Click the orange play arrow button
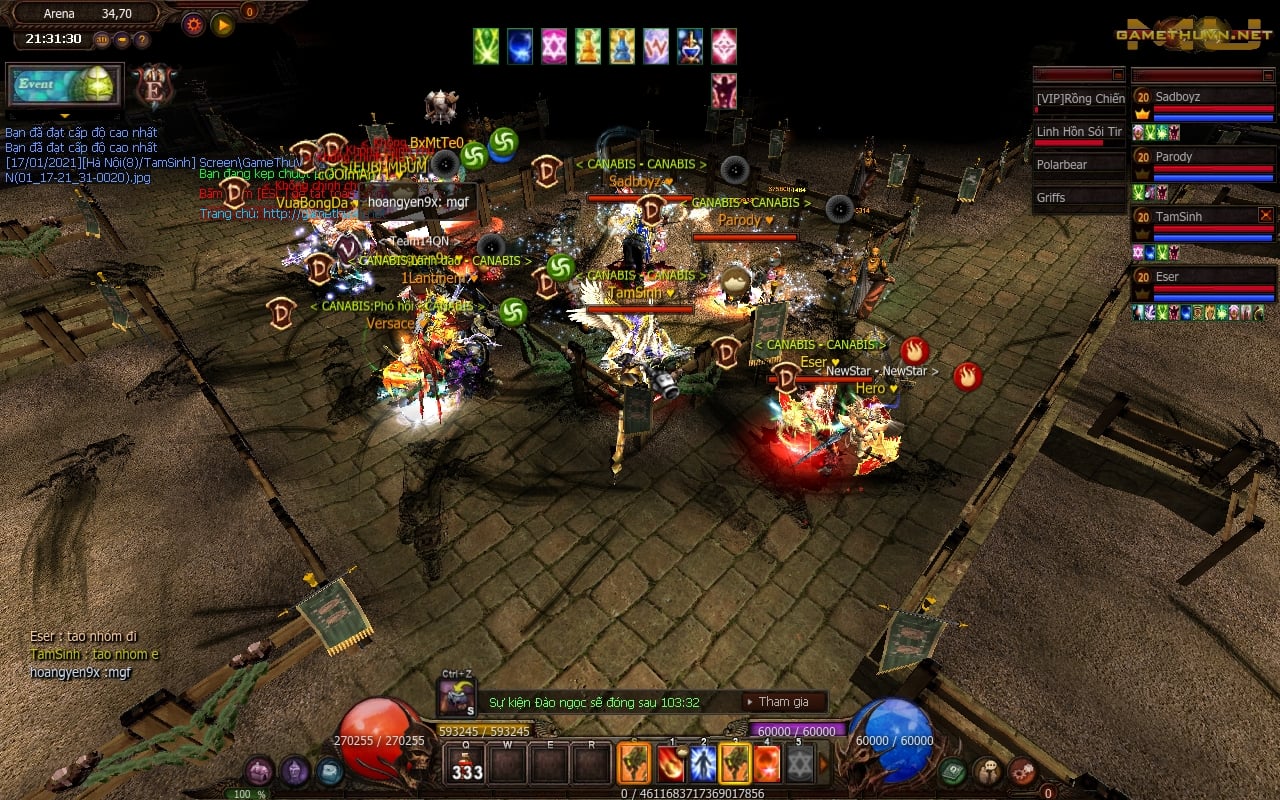The width and height of the screenshot is (1280, 800). (222, 24)
